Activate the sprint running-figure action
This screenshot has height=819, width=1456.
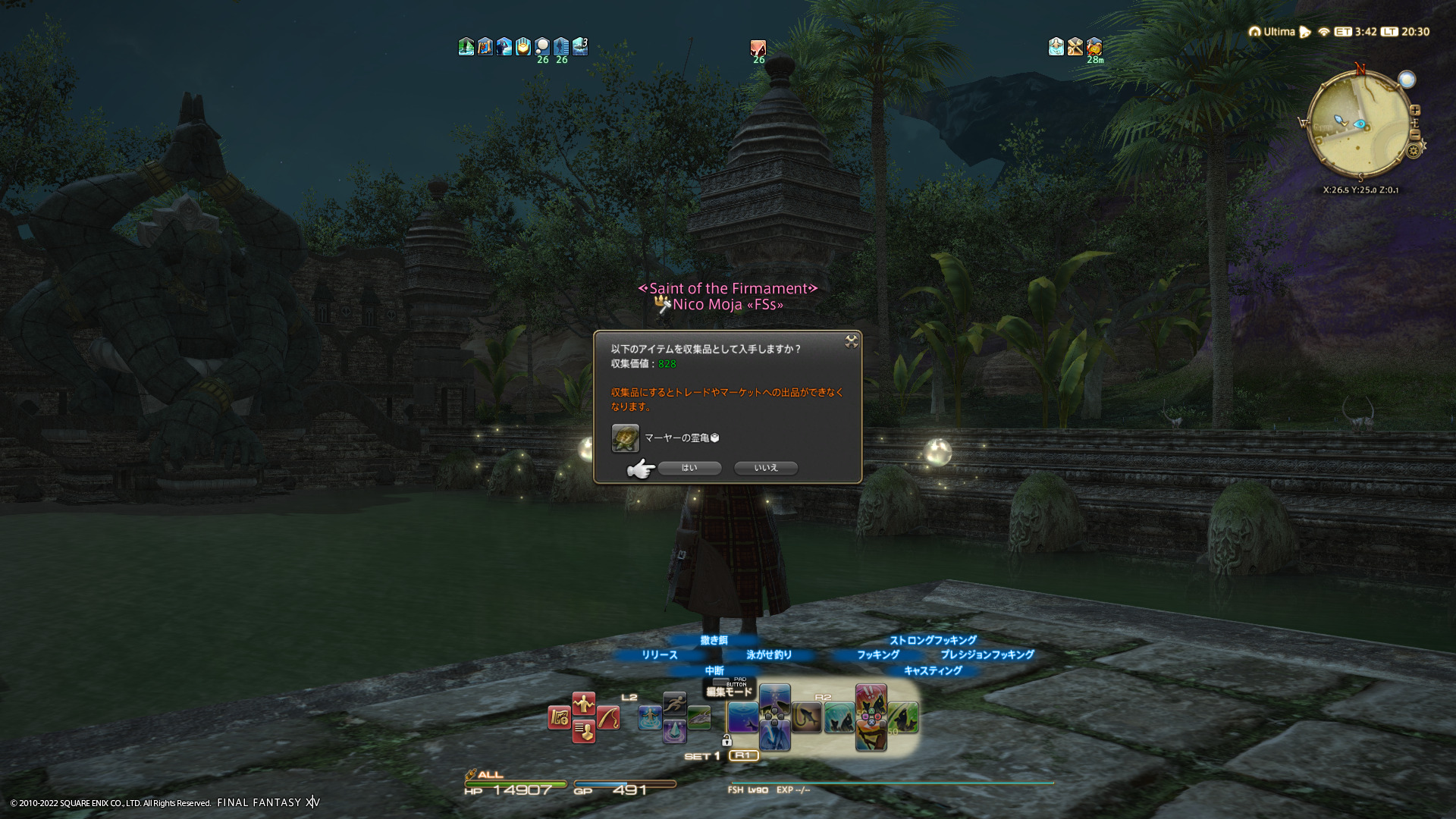pyautogui.click(x=674, y=703)
